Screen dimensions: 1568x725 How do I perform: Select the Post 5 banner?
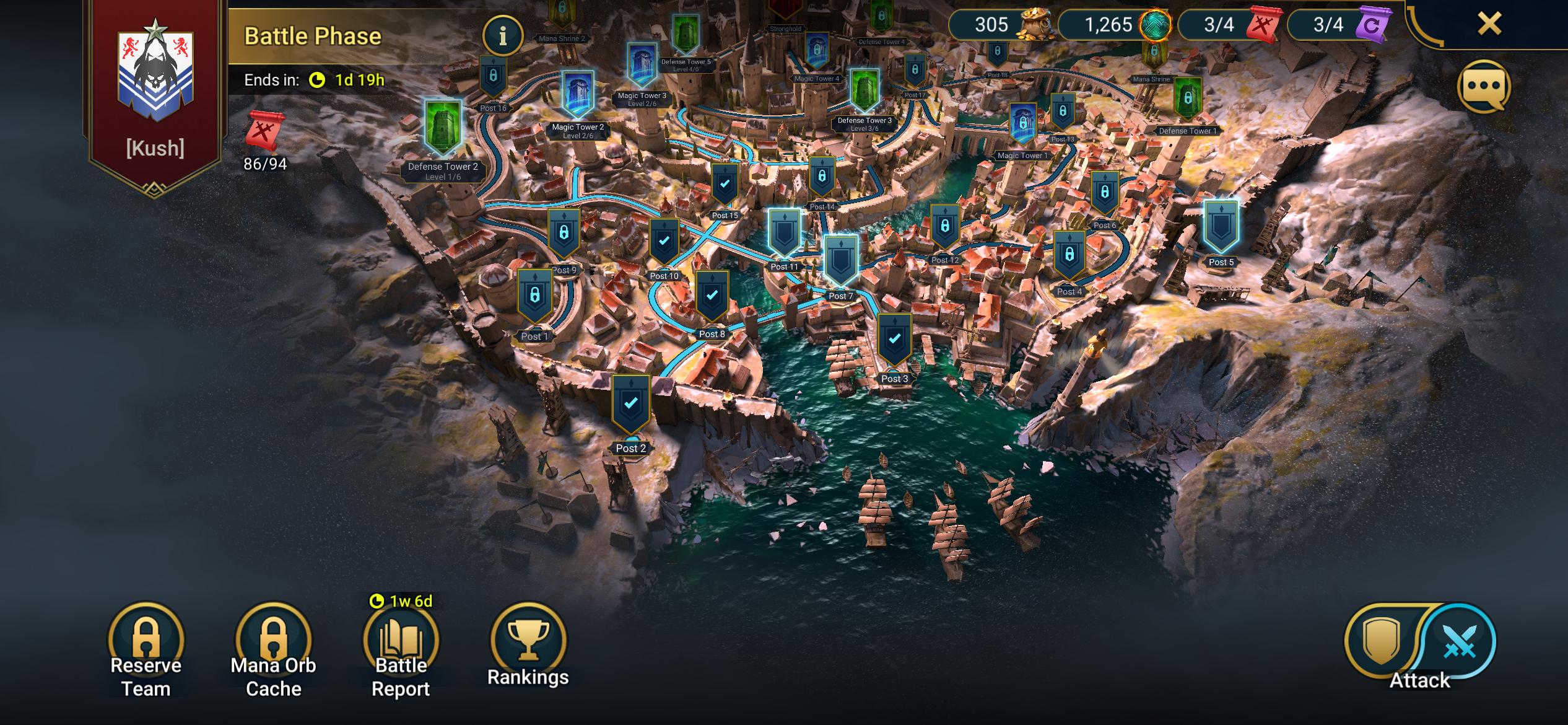1221,227
